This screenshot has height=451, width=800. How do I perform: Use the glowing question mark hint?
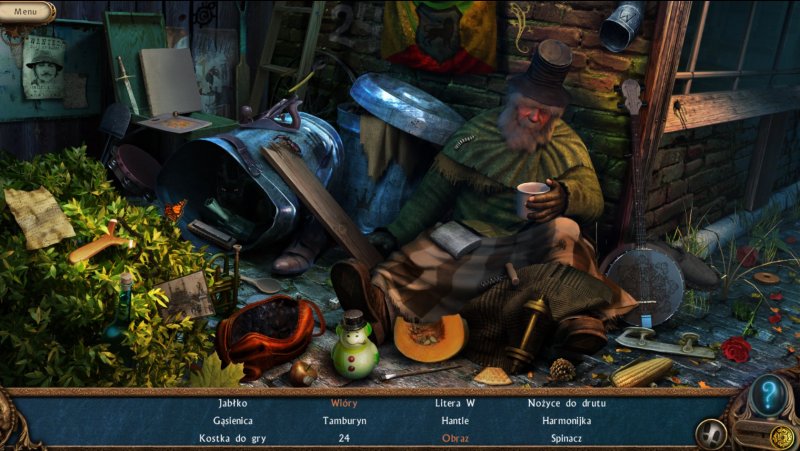point(768,393)
